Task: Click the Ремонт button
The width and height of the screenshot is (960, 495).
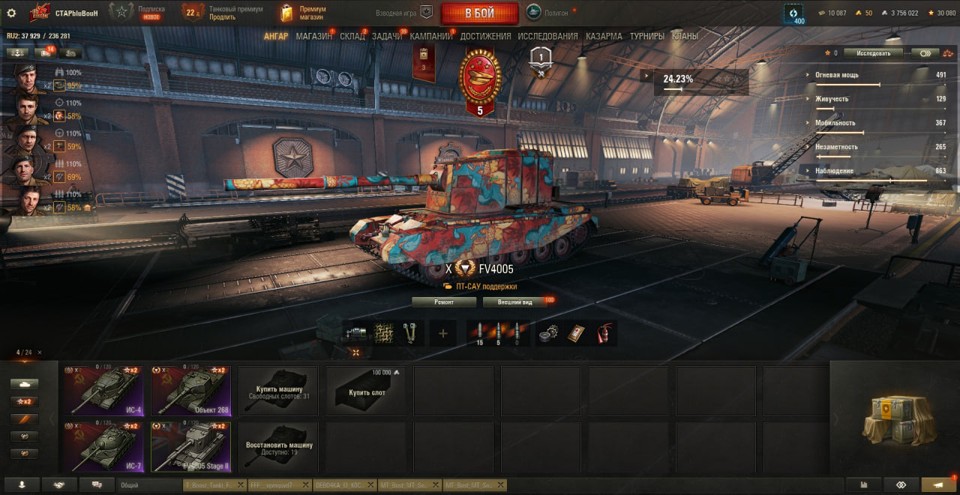Action: [443, 301]
